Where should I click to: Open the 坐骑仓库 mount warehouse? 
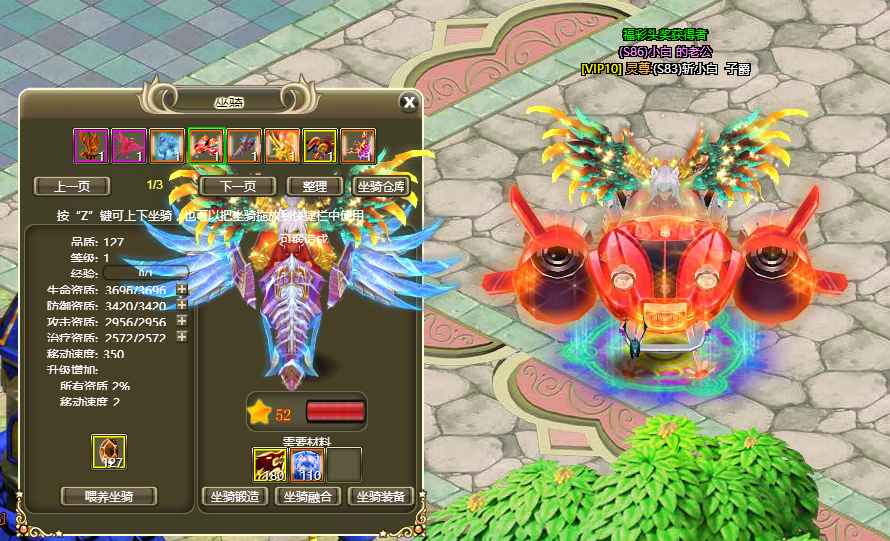380,186
